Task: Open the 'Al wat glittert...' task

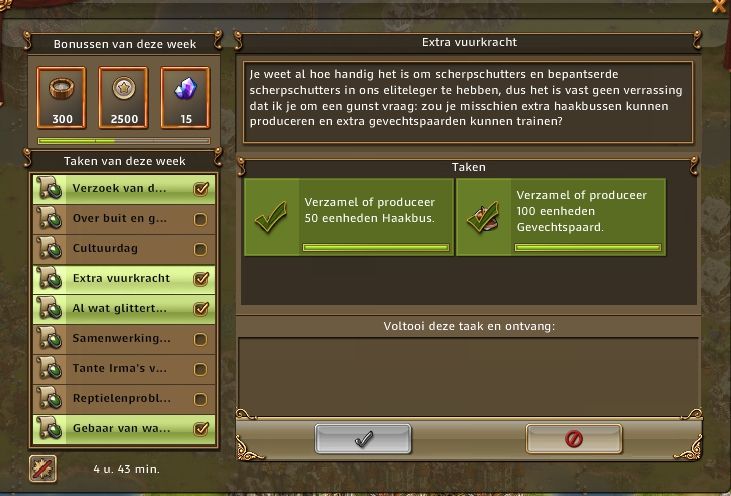Action: pos(122,308)
